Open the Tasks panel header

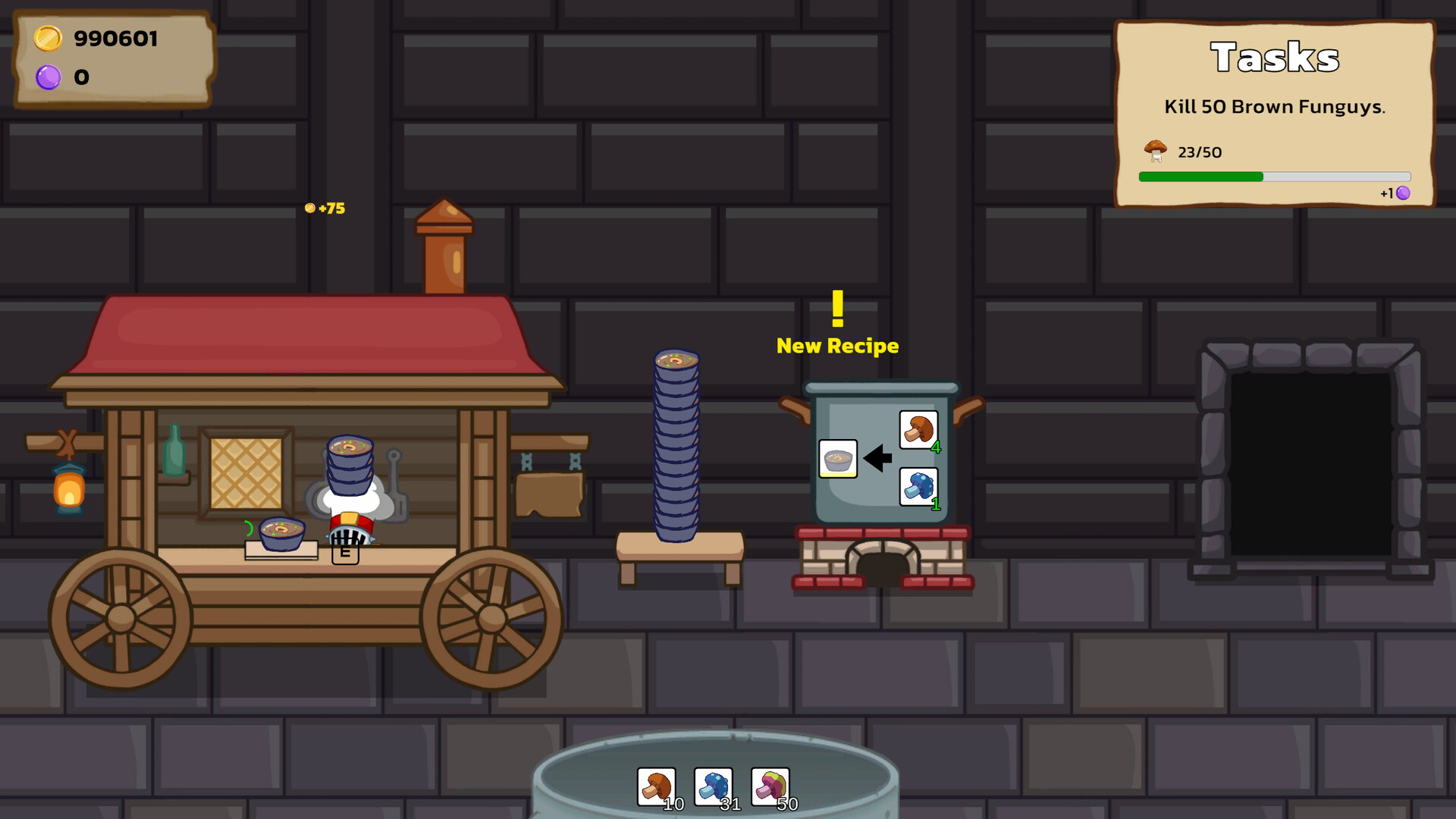(x=1274, y=58)
